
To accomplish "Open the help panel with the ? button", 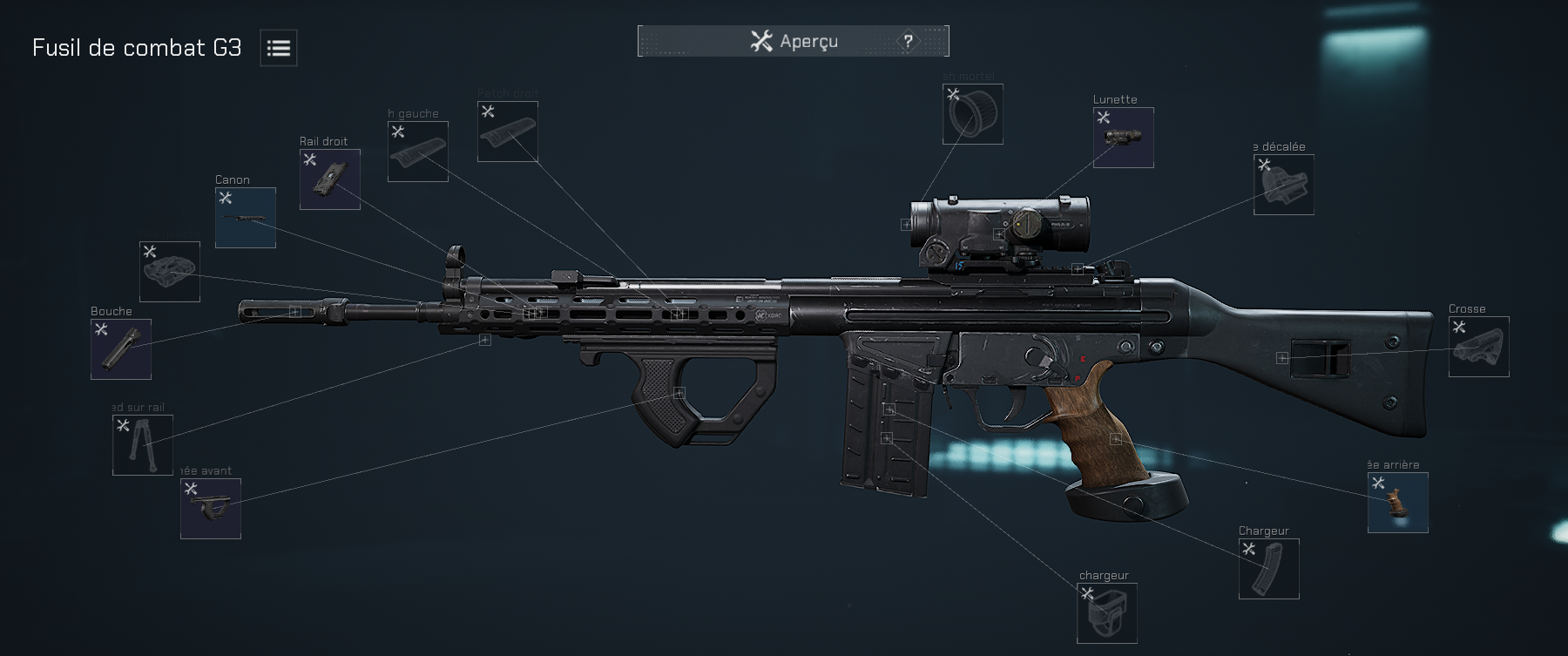I will point(907,40).
